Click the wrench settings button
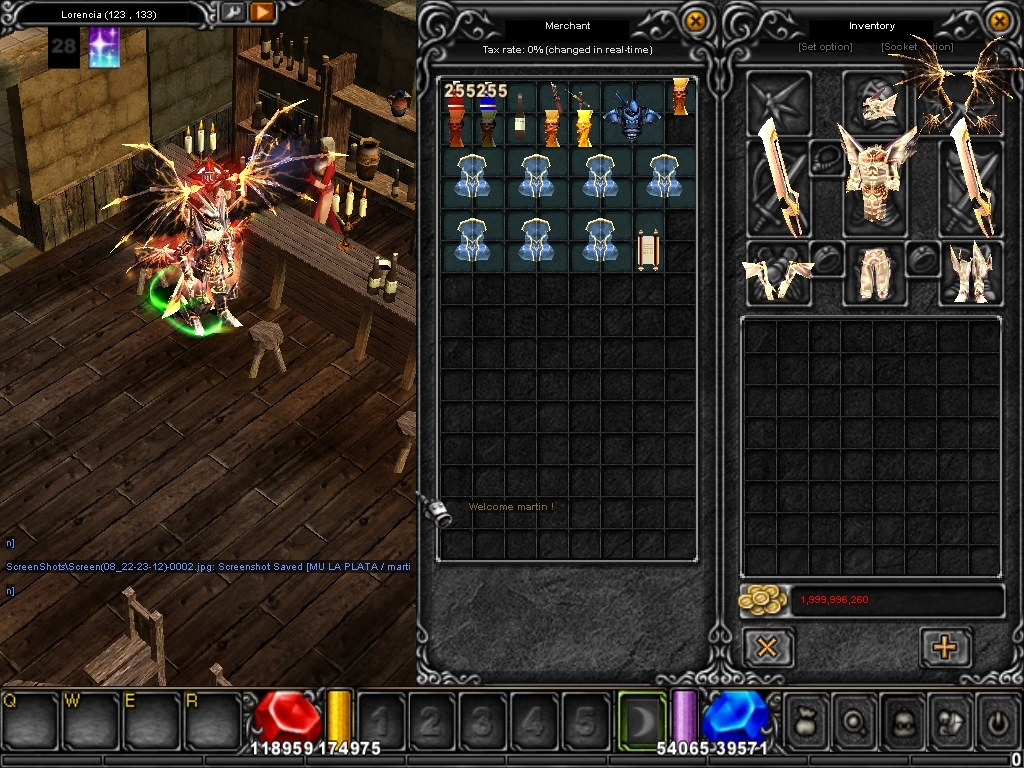 pos(232,12)
